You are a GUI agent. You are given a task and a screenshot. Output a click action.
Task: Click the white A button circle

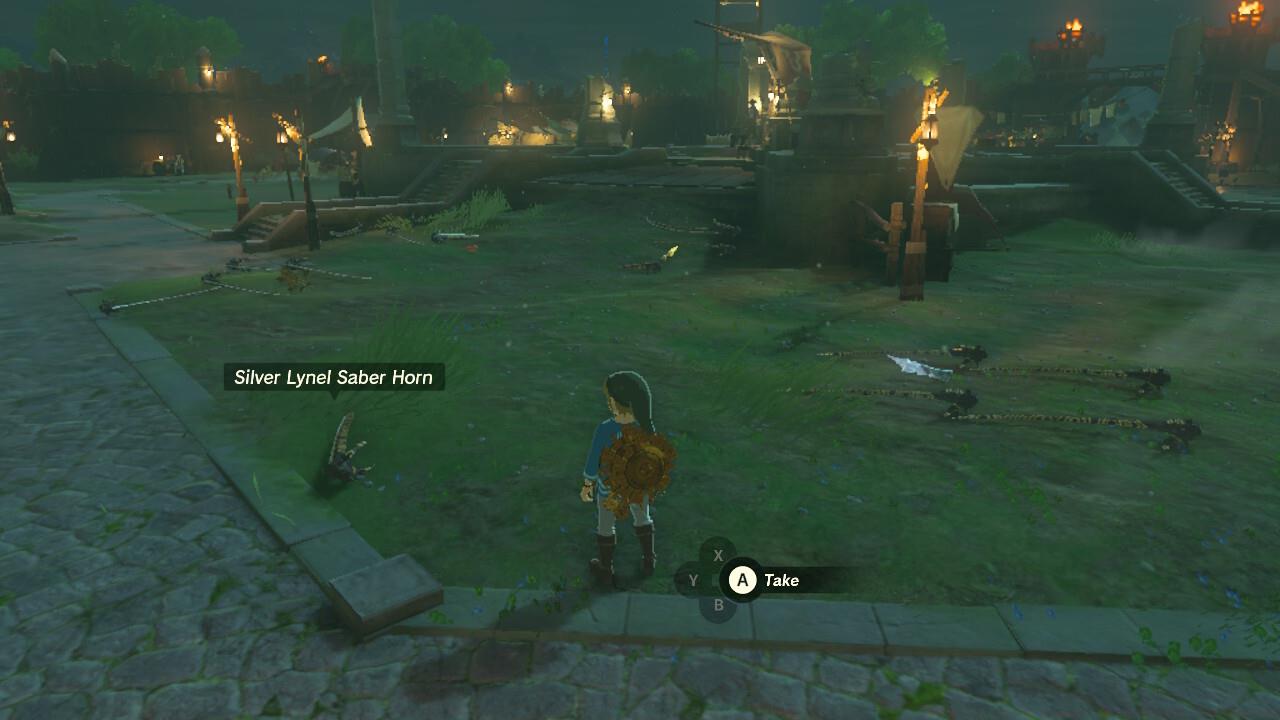741,581
